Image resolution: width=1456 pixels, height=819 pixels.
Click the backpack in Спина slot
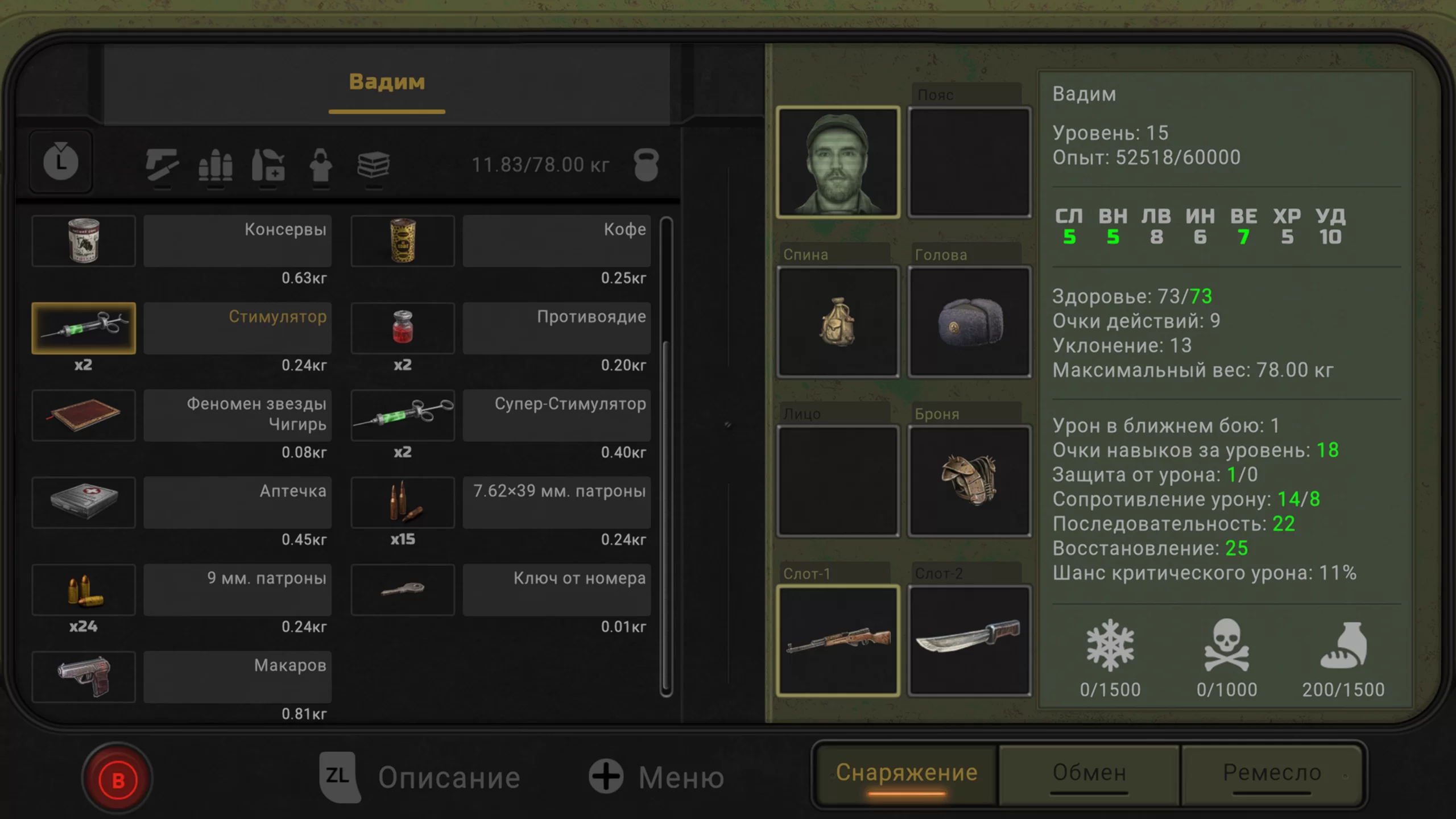[x=838, y=321]
